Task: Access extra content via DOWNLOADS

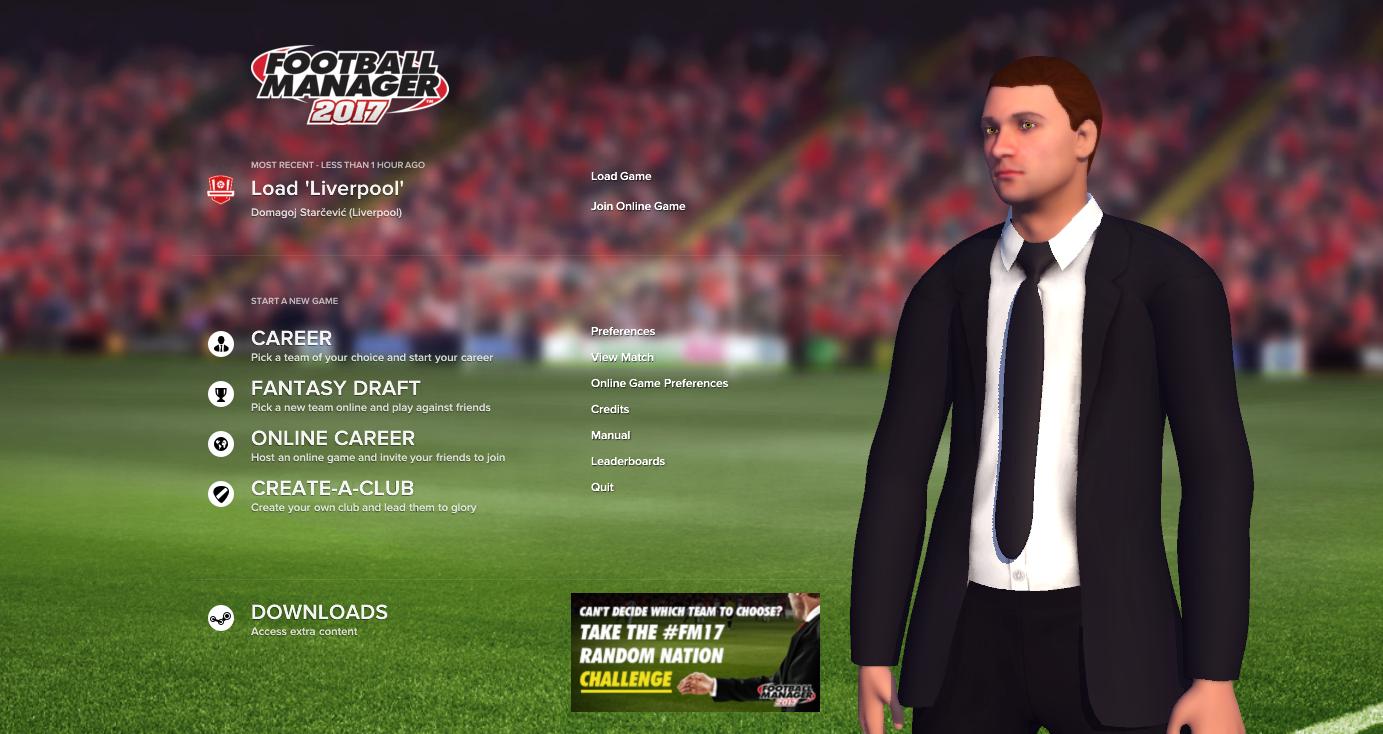Action: tap(318, 611)
